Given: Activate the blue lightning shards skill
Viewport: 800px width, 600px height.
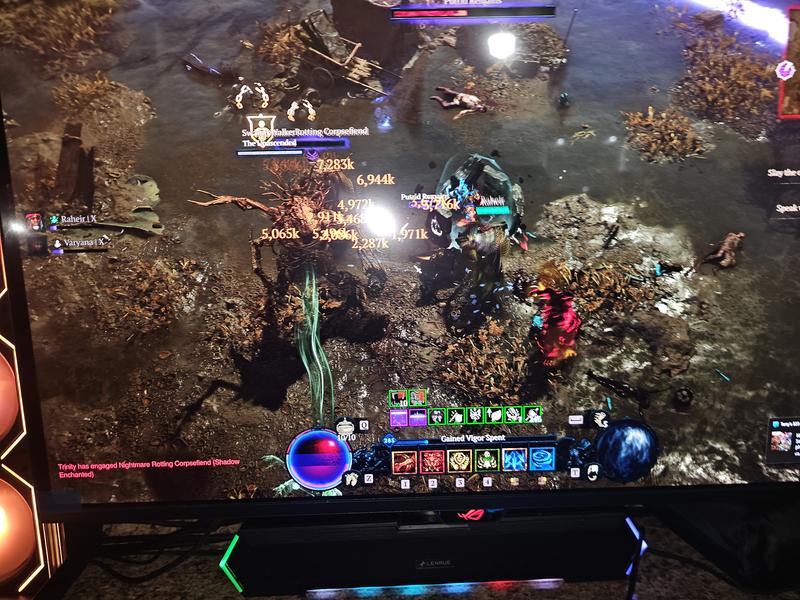Looking at the screenshot, I should coord(514,460).
